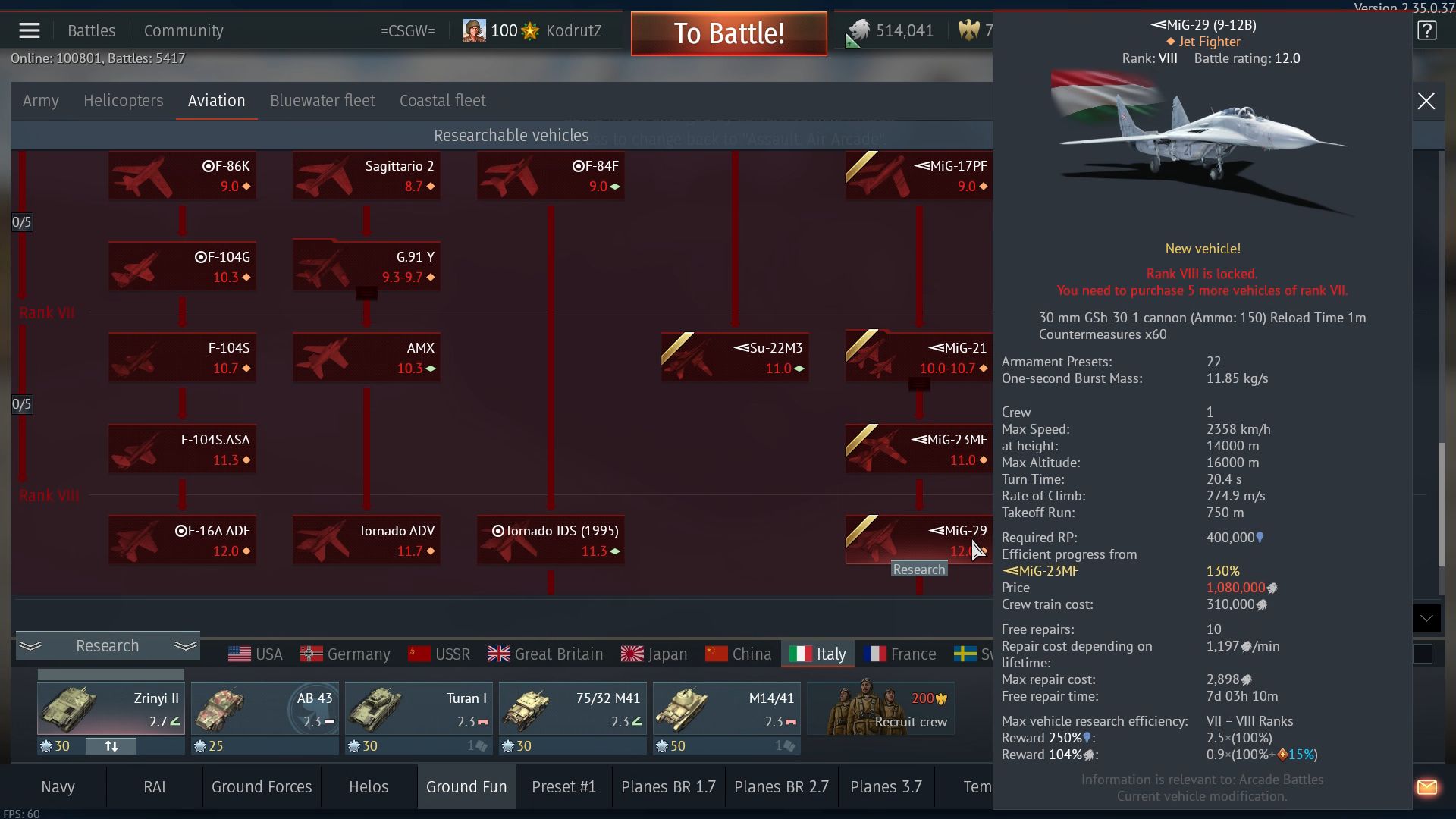Open the Coastal fleet tab
This screenshot has width=1456, height=819.
[x=442, y=101]
